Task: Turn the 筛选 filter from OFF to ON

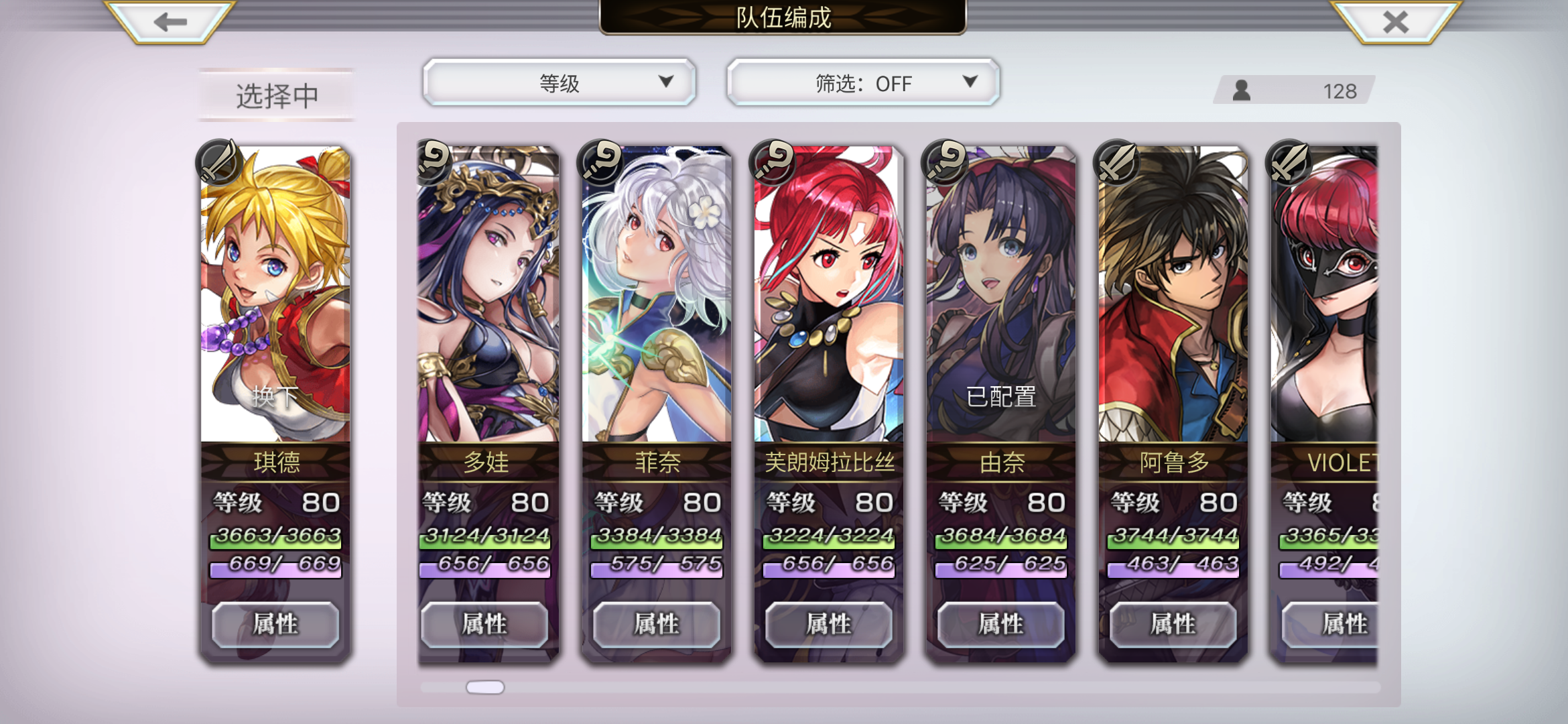Action: (x=864, y=83)
